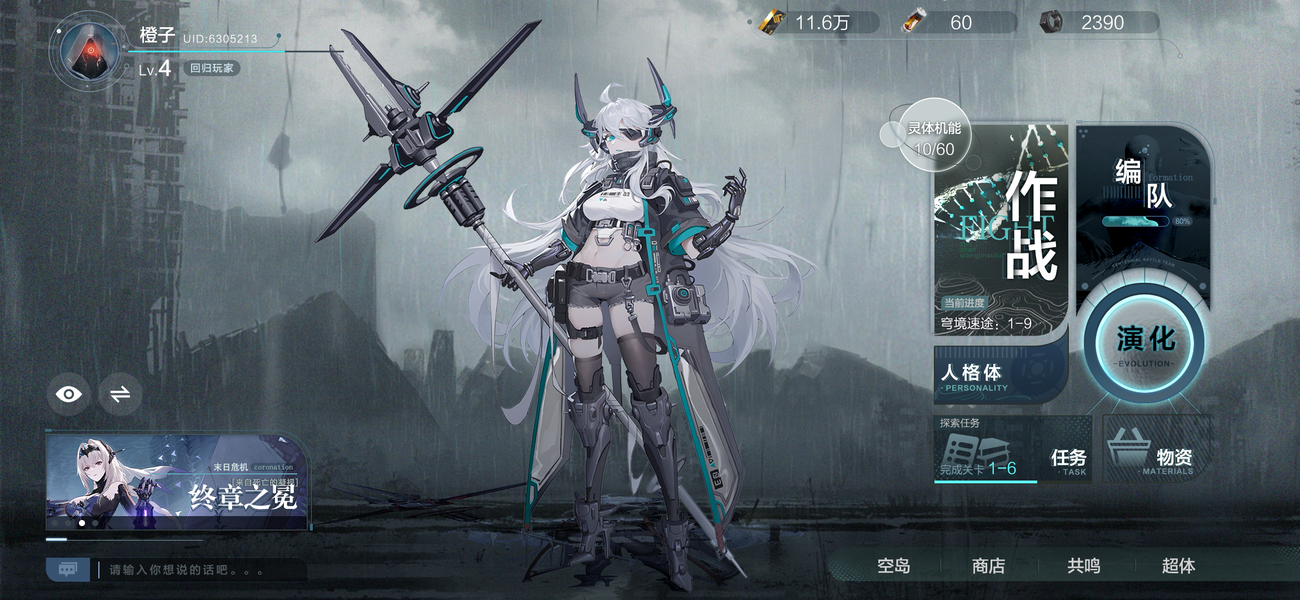Click the swap arrows character switch button
The height and width of the screenshot is (600, 1300).
pos(120,394)
